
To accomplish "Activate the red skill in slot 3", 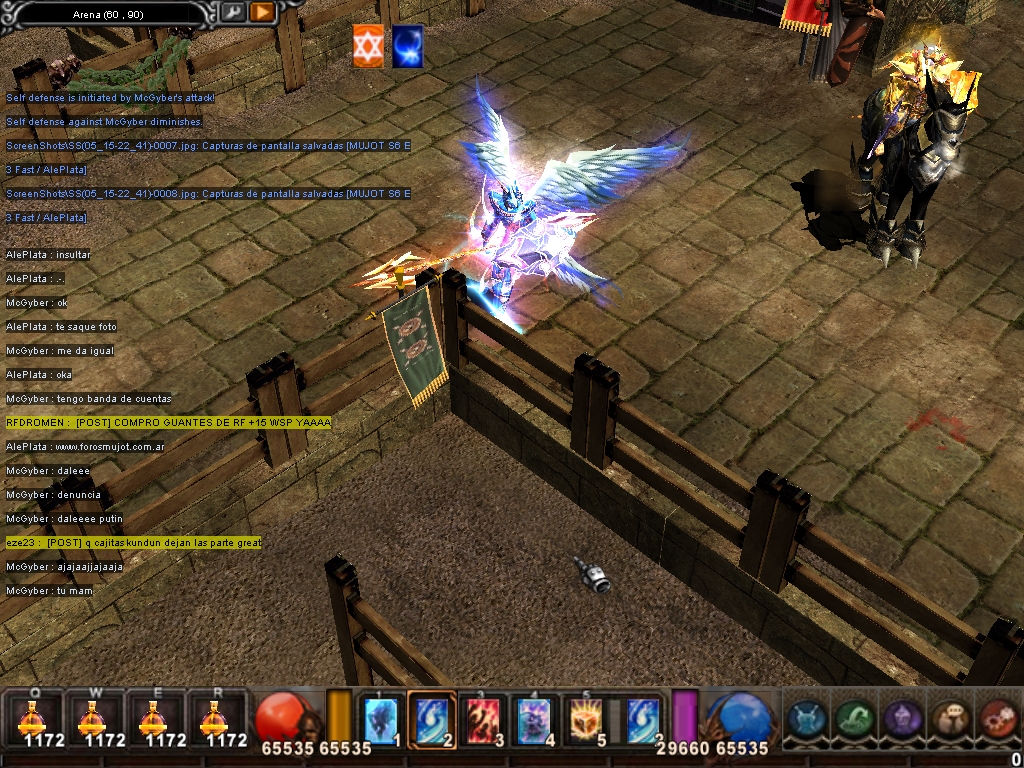I will click(484, 720).
